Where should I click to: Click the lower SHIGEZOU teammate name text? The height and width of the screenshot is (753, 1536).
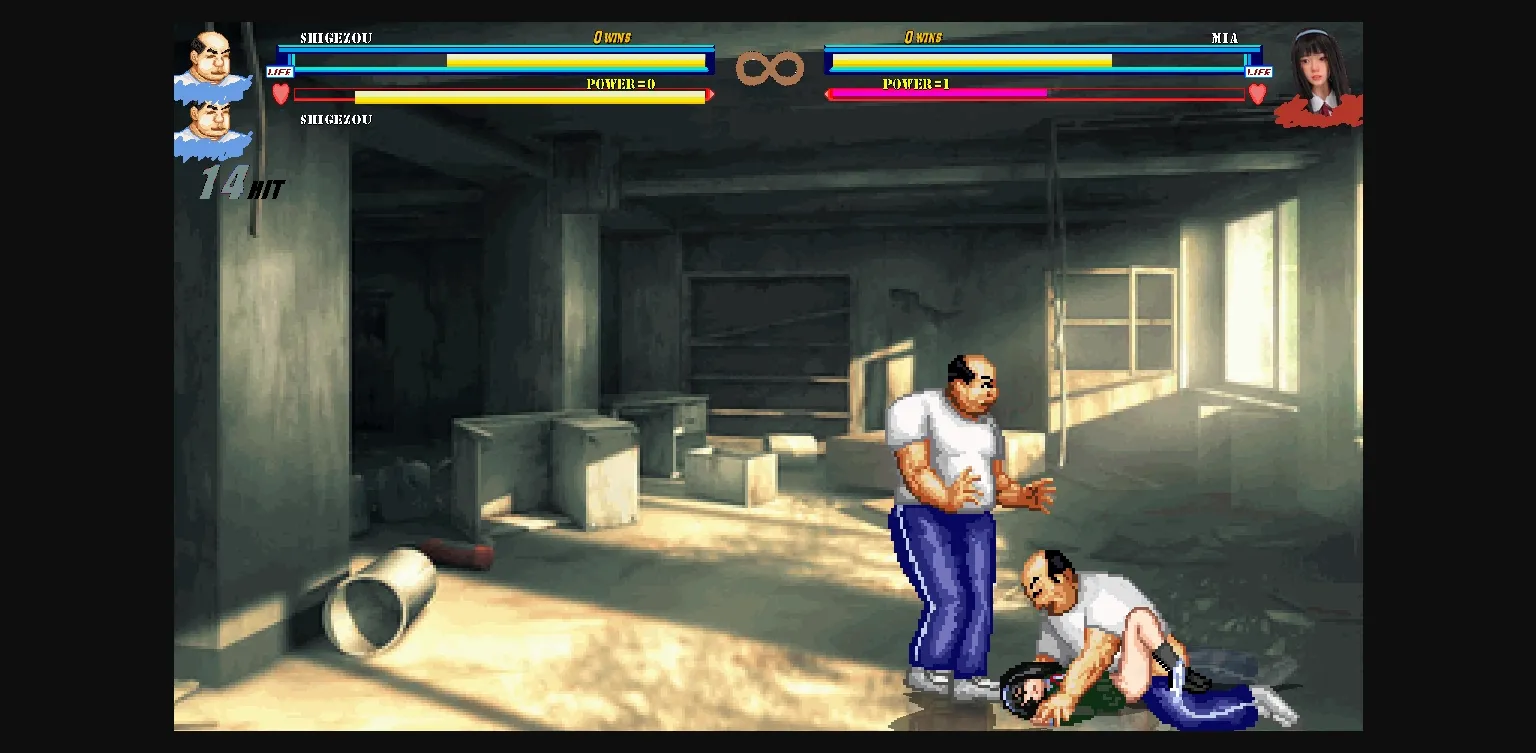point(336,119)
